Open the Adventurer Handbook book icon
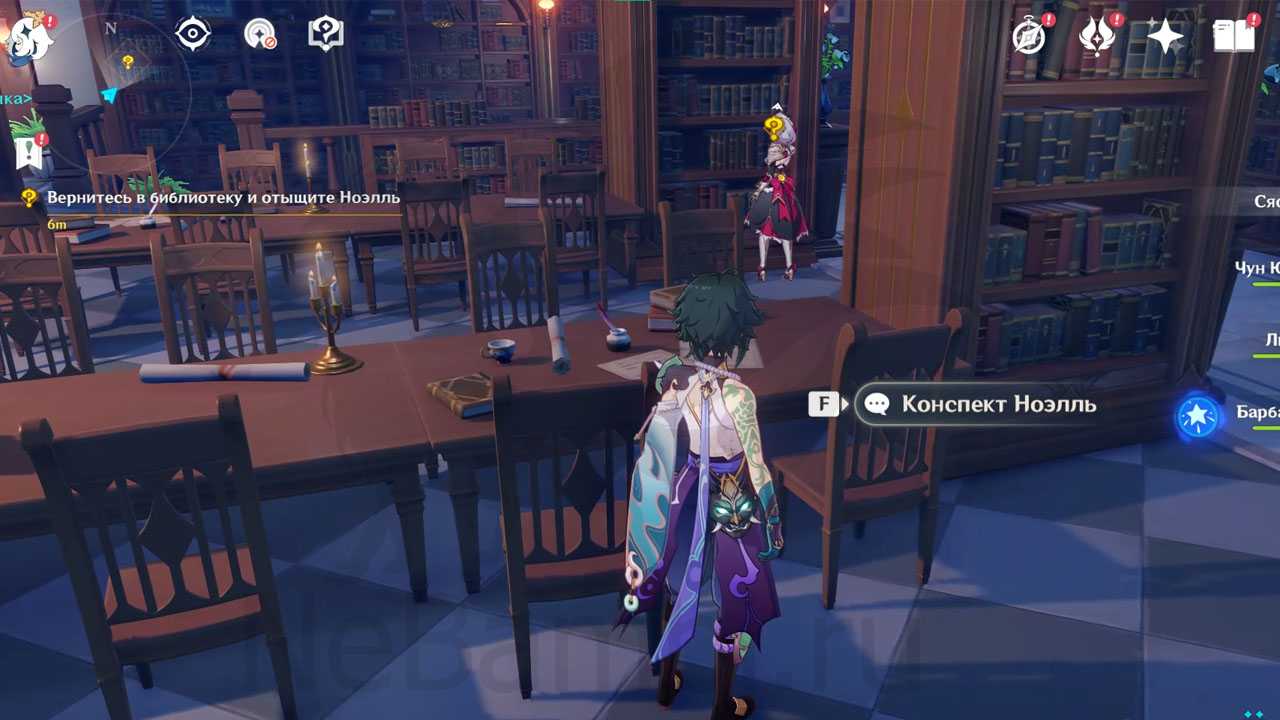 pyautogui.click(x=1234, y=36)
